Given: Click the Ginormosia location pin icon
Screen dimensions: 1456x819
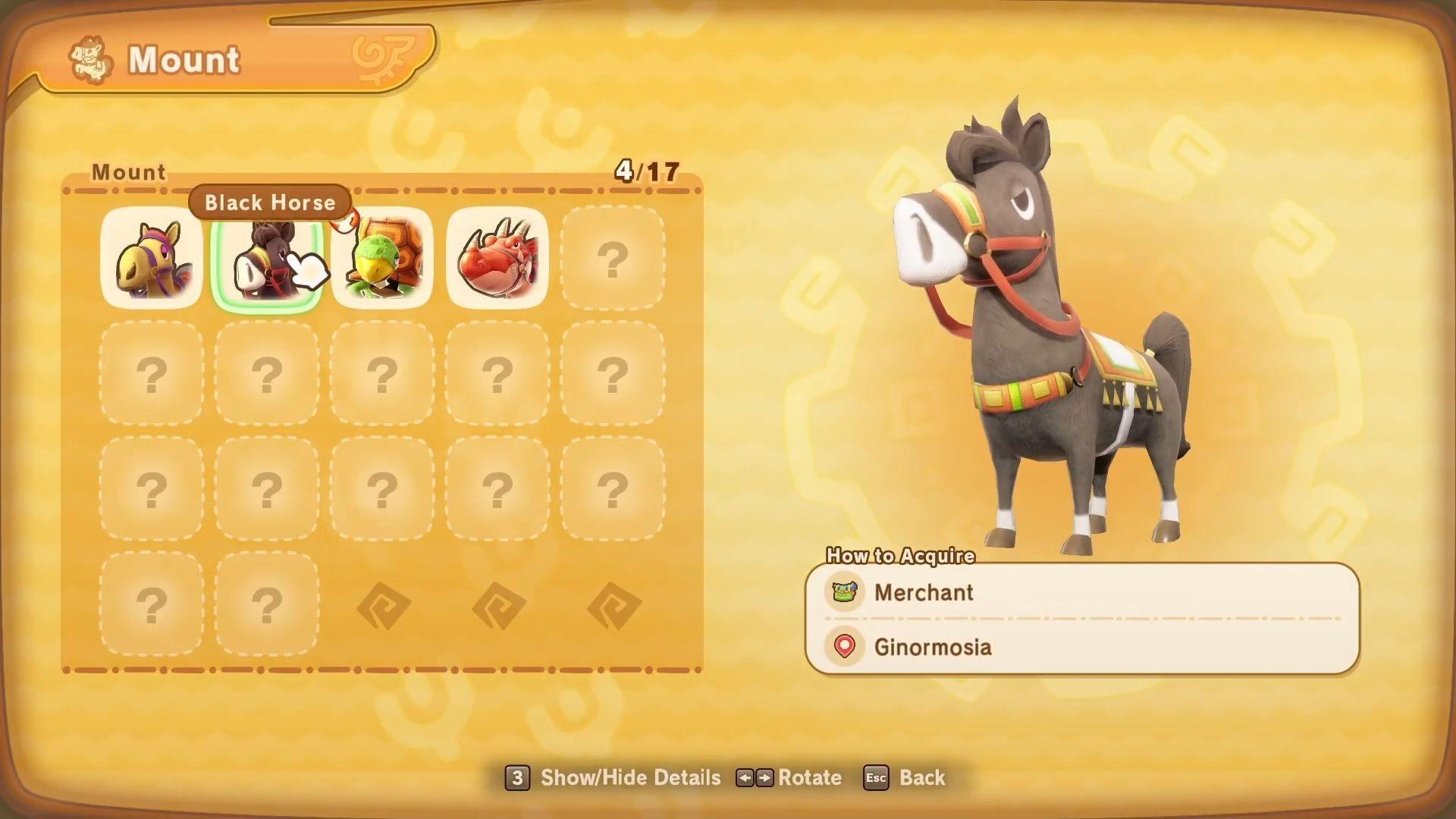Looking at the screenshot, I should click(x=843, y=648).
